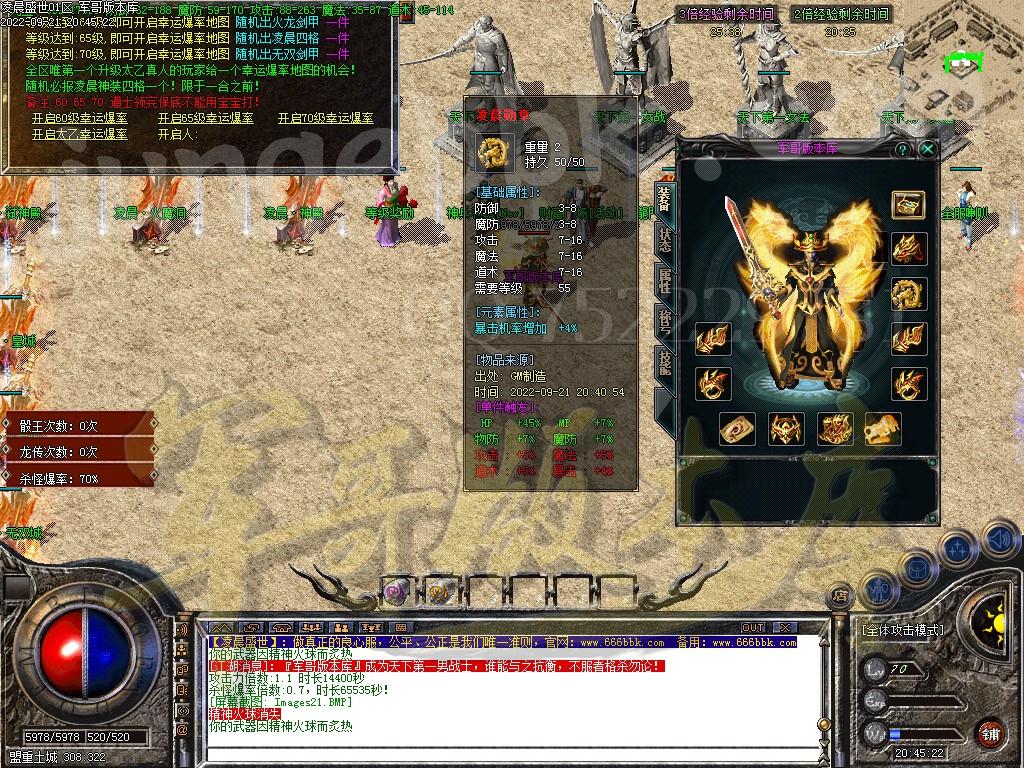Viewport: 1024px width, 768px height.
Task: Click the treasure chest icon in equipment panel
Action: (908, 205)
